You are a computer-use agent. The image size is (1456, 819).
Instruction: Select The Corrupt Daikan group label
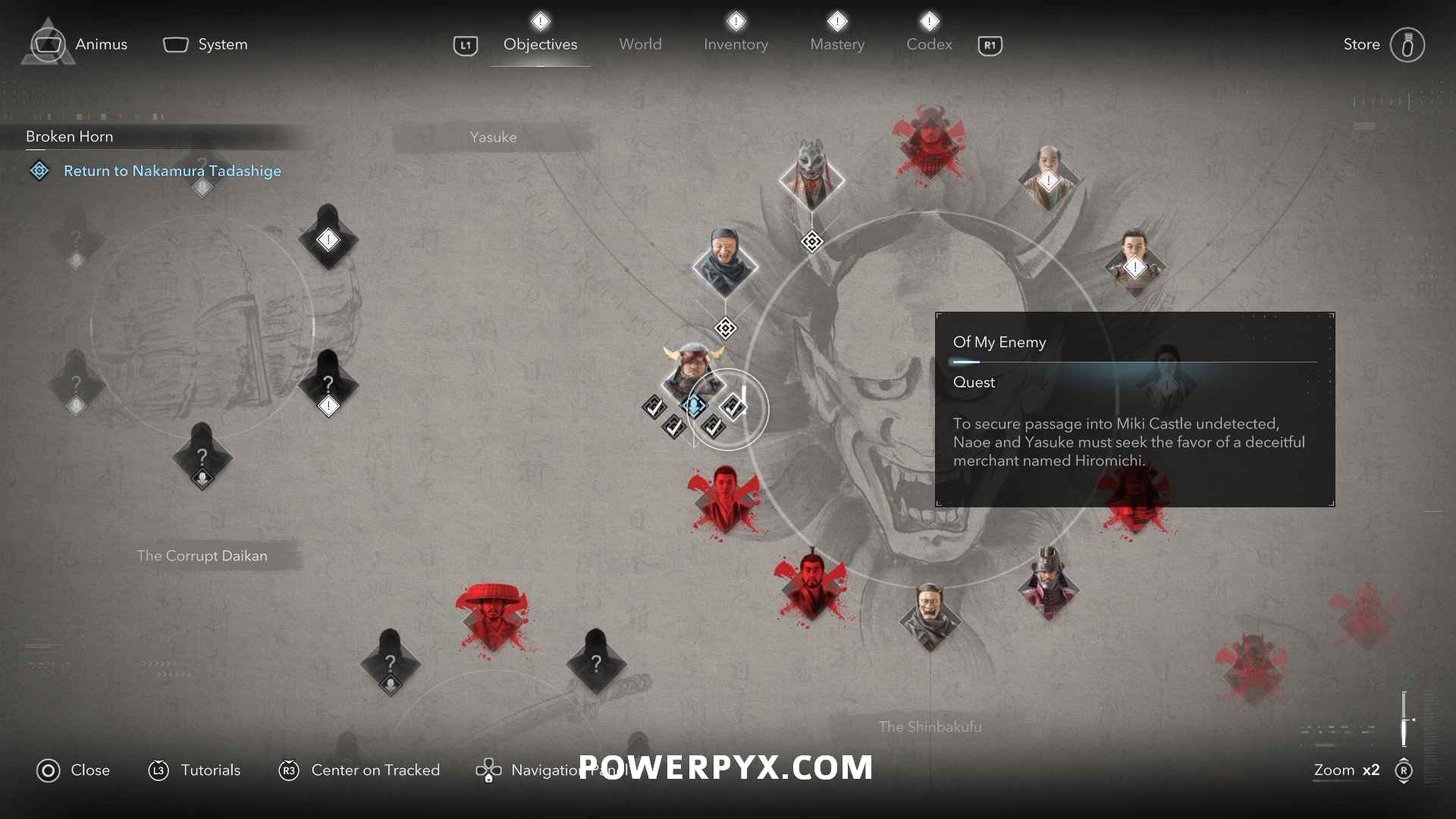pos(202,556)
